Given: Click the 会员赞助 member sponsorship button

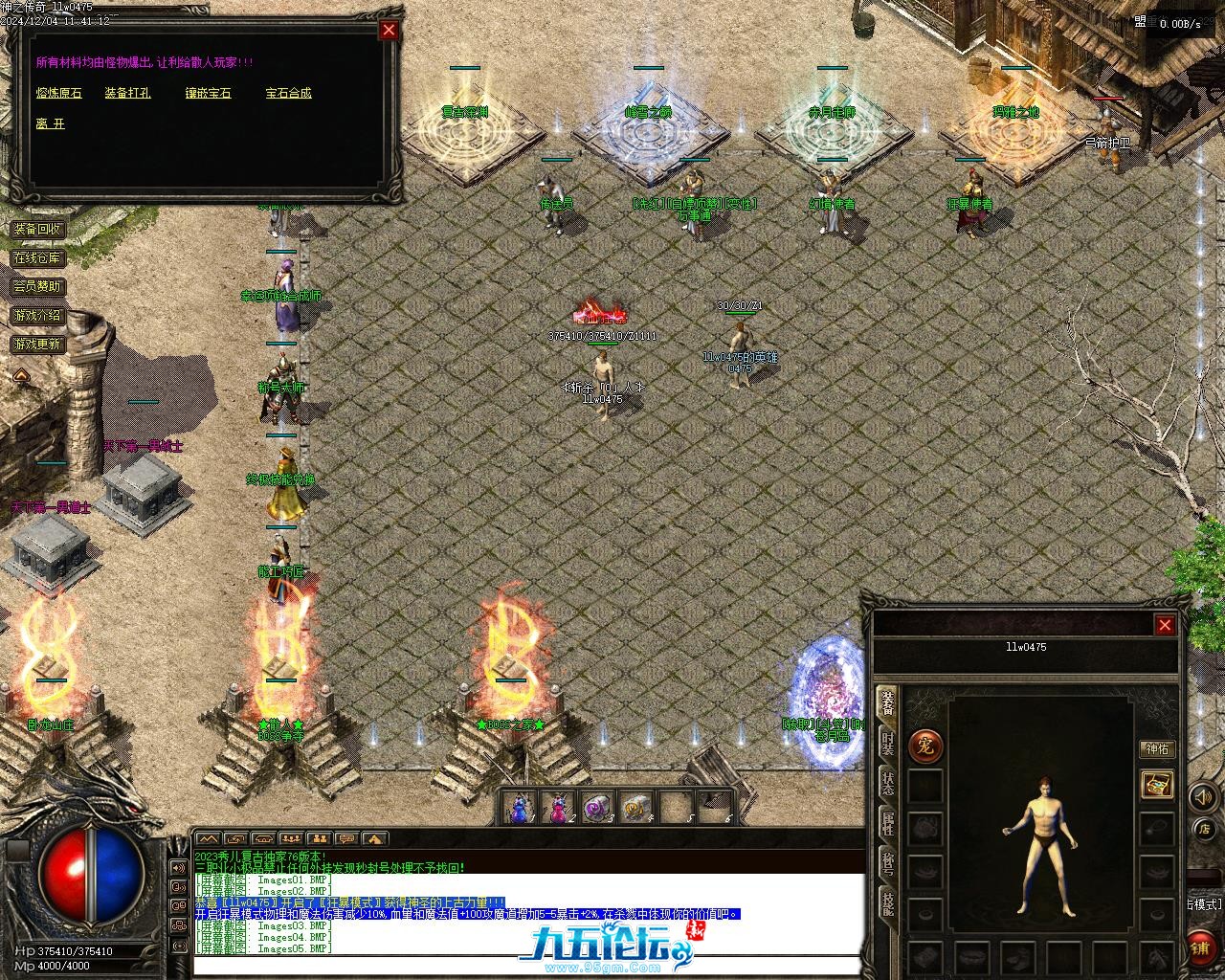Looking at the screenshot, I should tap(37, 286).
